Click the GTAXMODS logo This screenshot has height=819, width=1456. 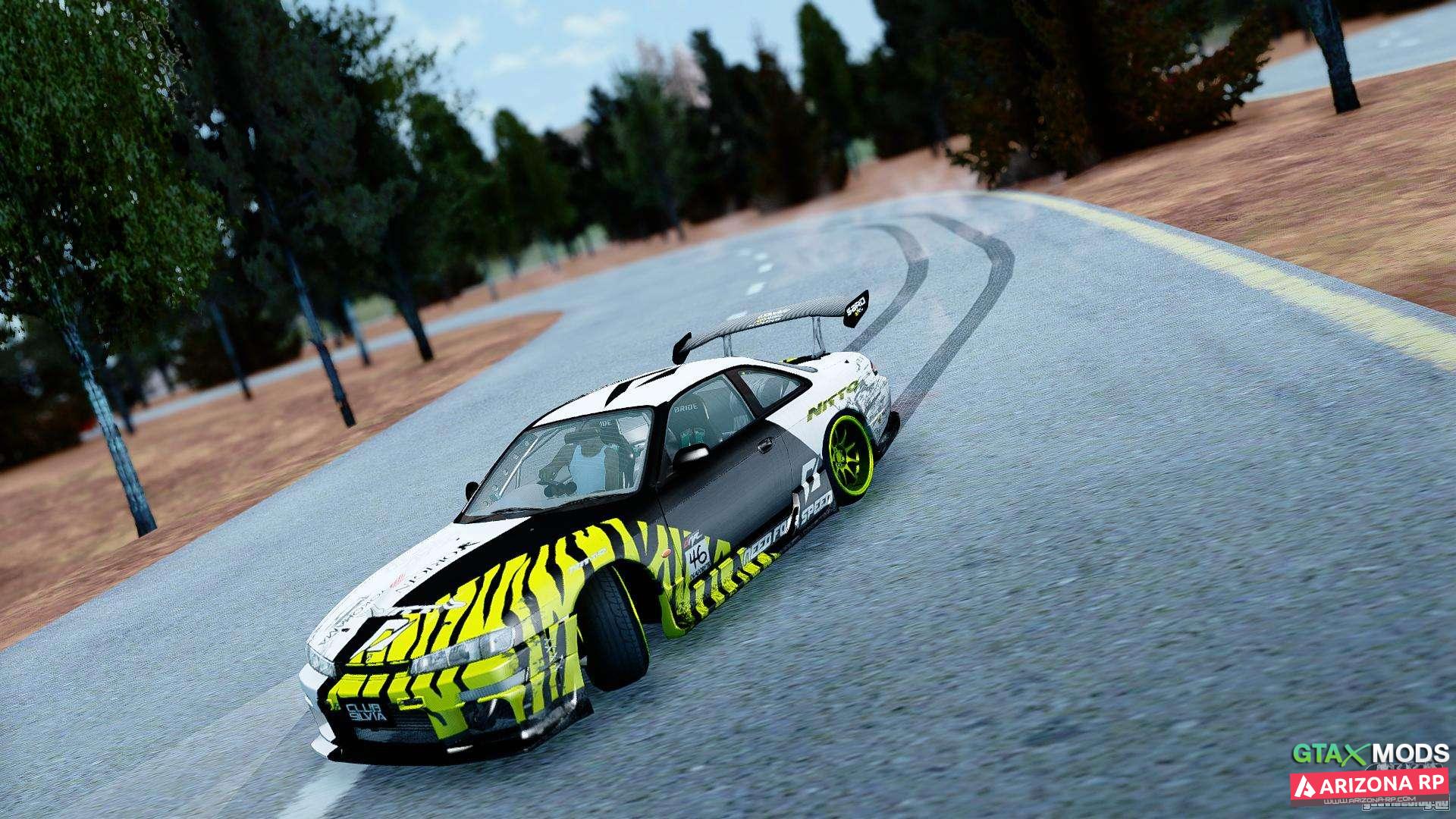click(x=1370, y=754)
